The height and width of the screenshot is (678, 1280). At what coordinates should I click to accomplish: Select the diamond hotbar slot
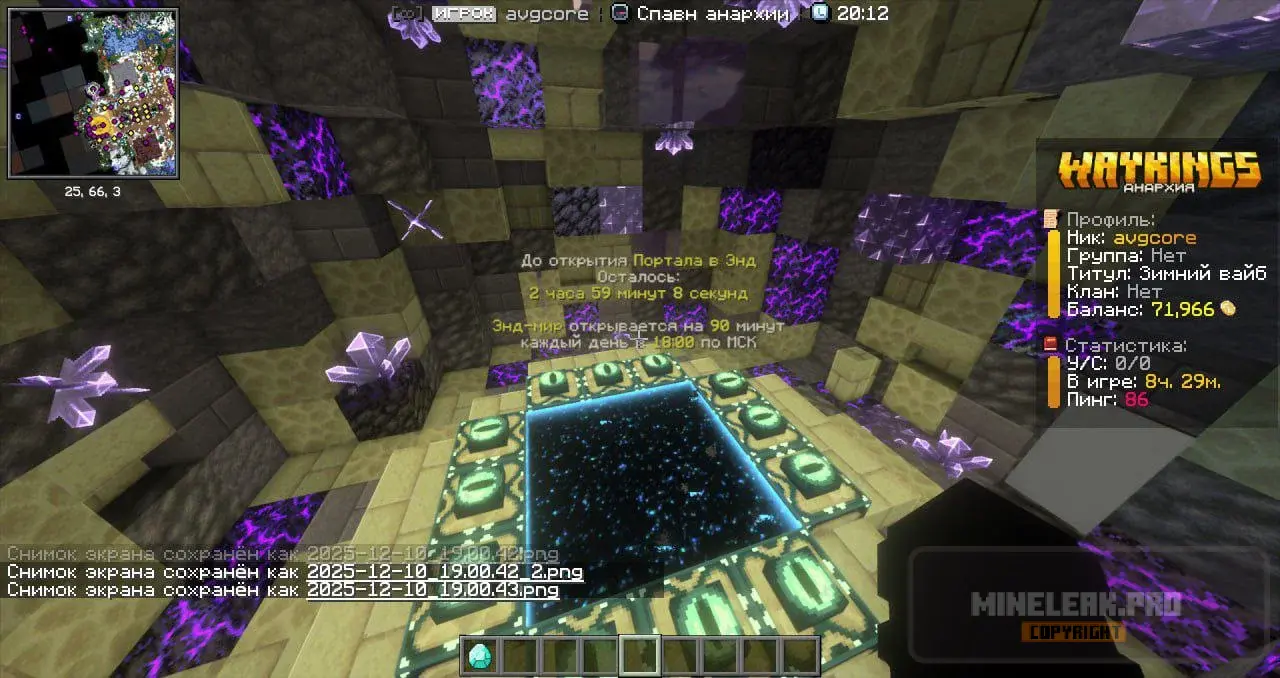click(480, 655)
